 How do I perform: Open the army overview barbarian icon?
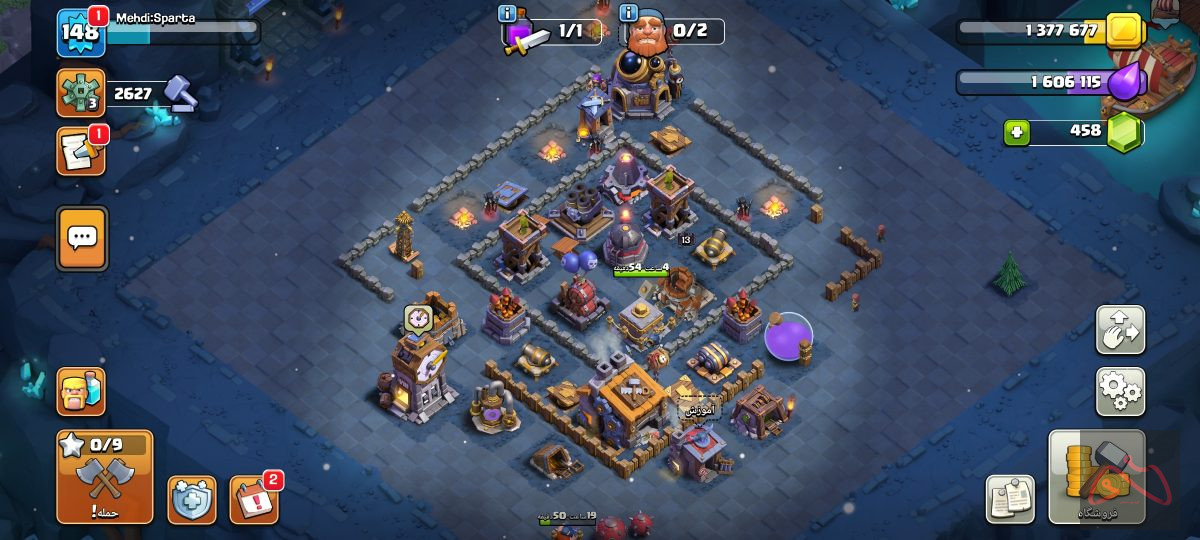click(81, 391)
